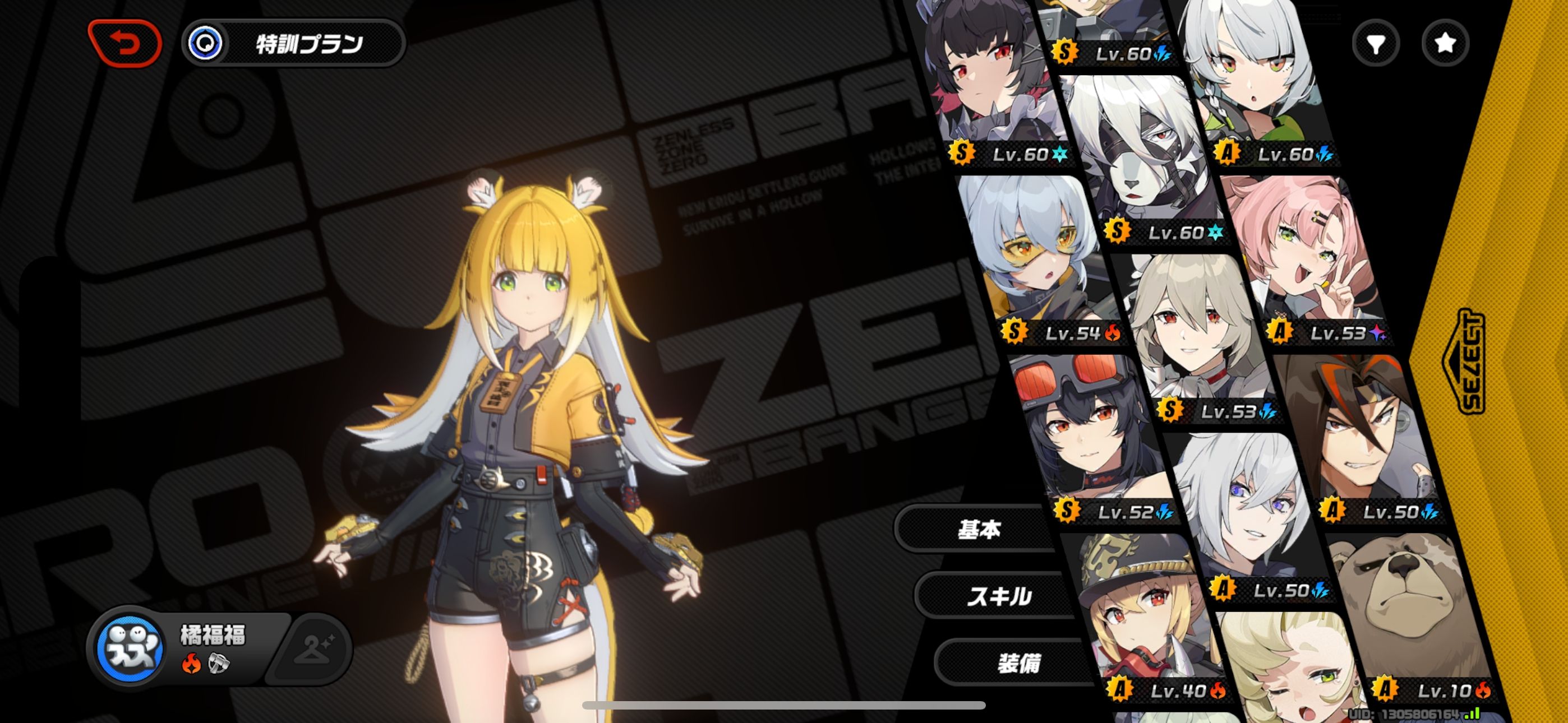Select the blonde capped agent Lv.40
Screen dimensions: 1568x723
point(1145,615)
